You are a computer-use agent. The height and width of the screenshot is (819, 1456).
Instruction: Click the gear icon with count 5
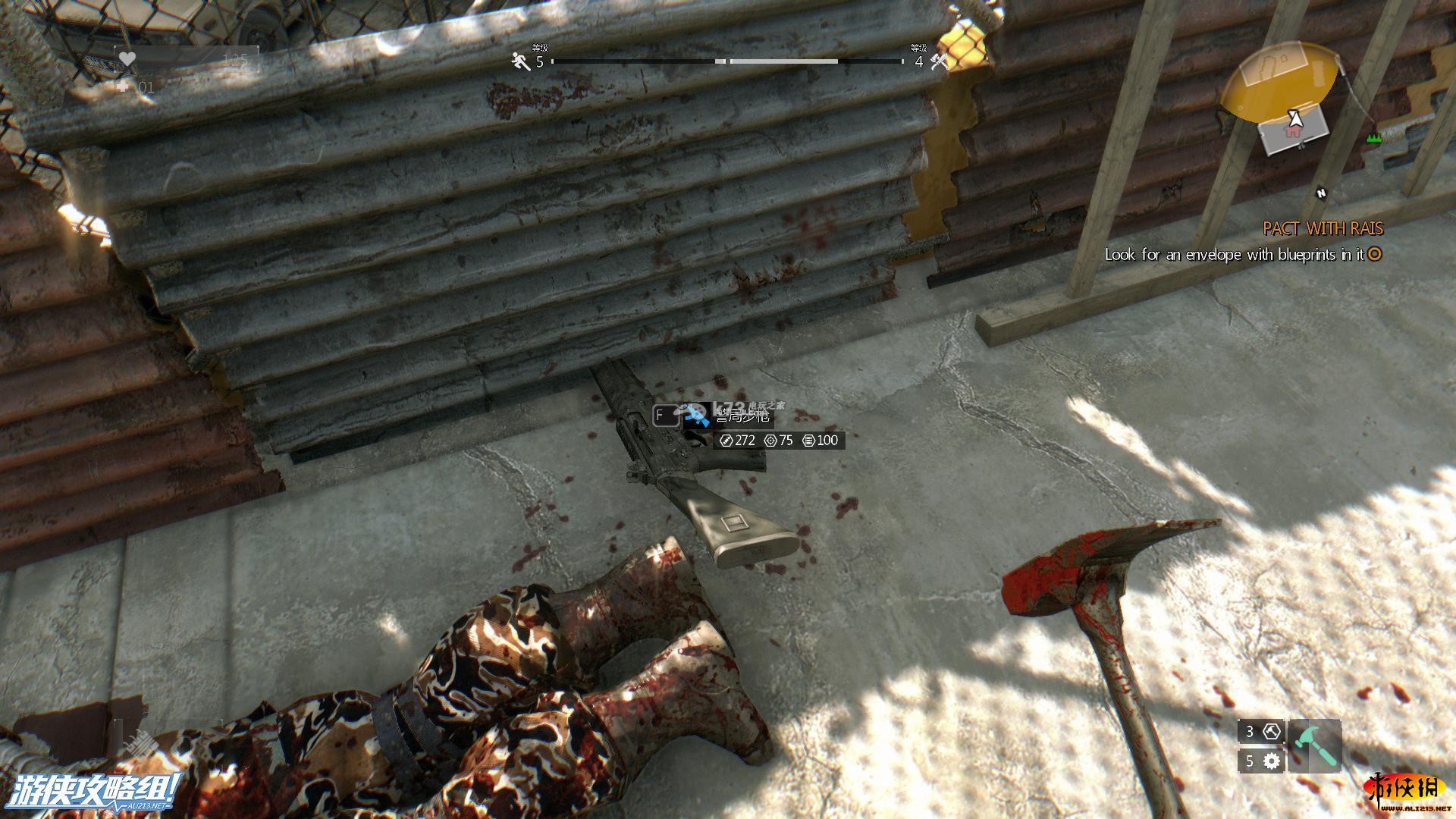pos(1272,761)
